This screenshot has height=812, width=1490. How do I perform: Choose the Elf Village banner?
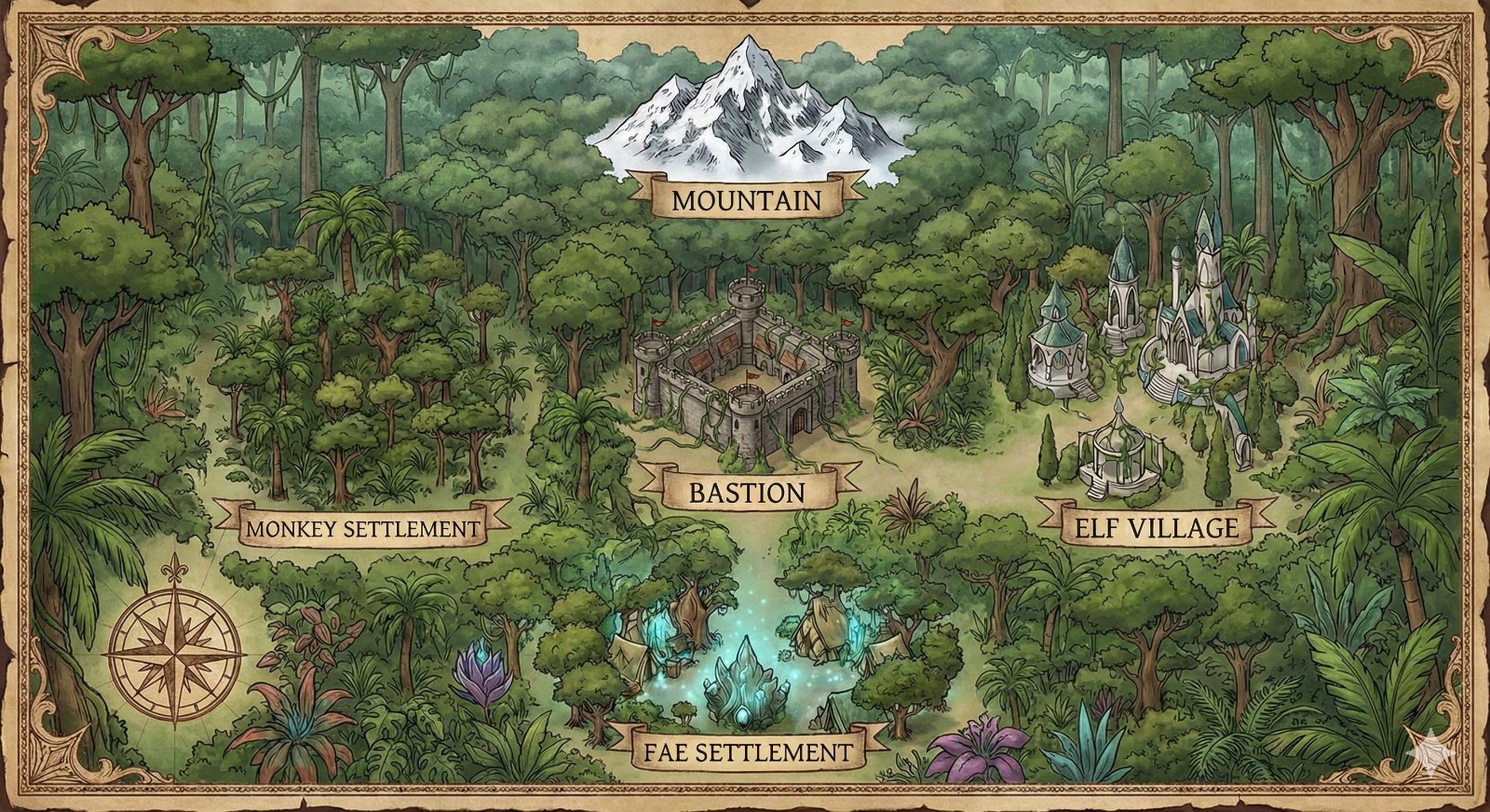coord(1156,528)
